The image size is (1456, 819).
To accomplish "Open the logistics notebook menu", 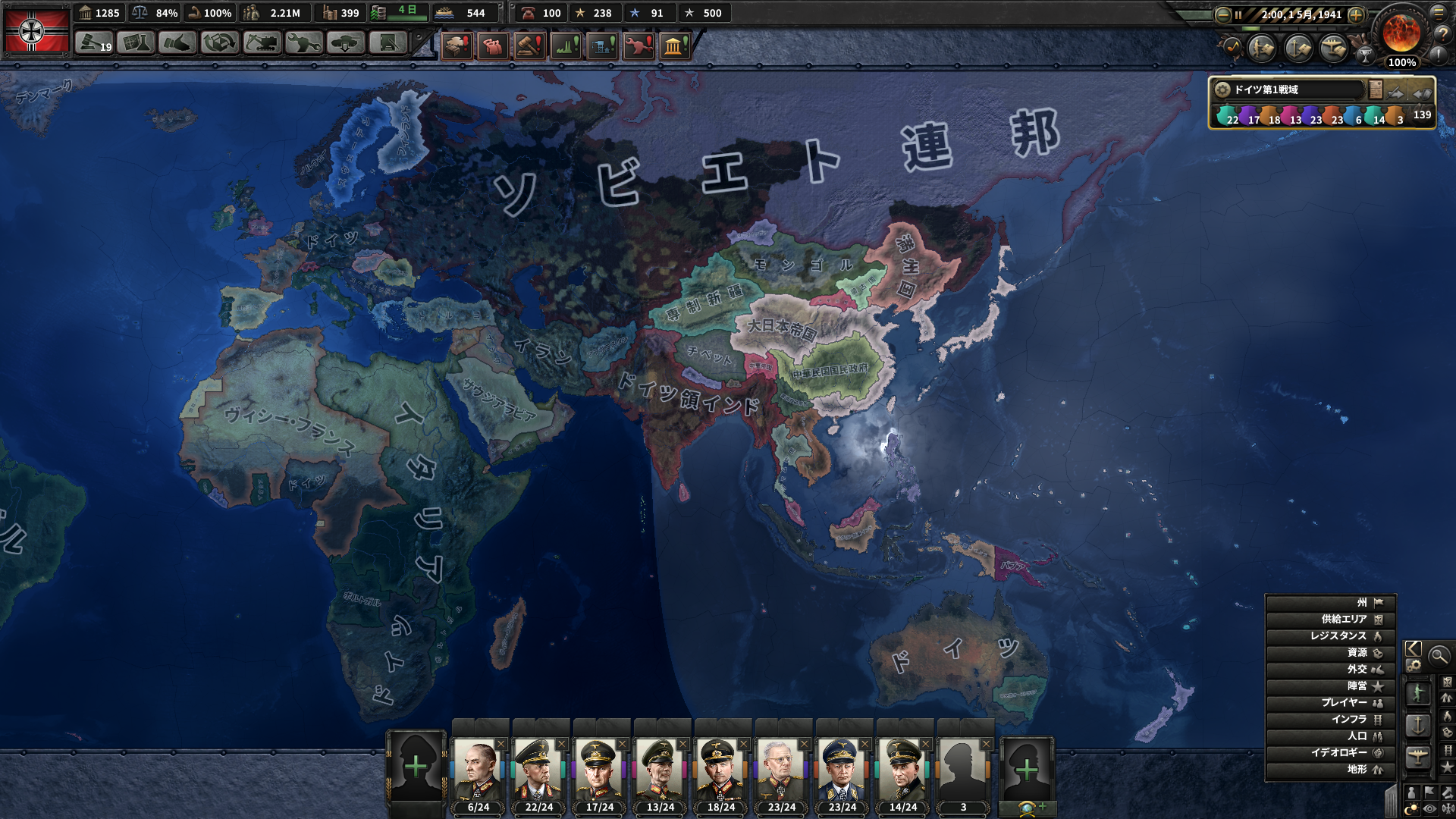I will (388, 43).
